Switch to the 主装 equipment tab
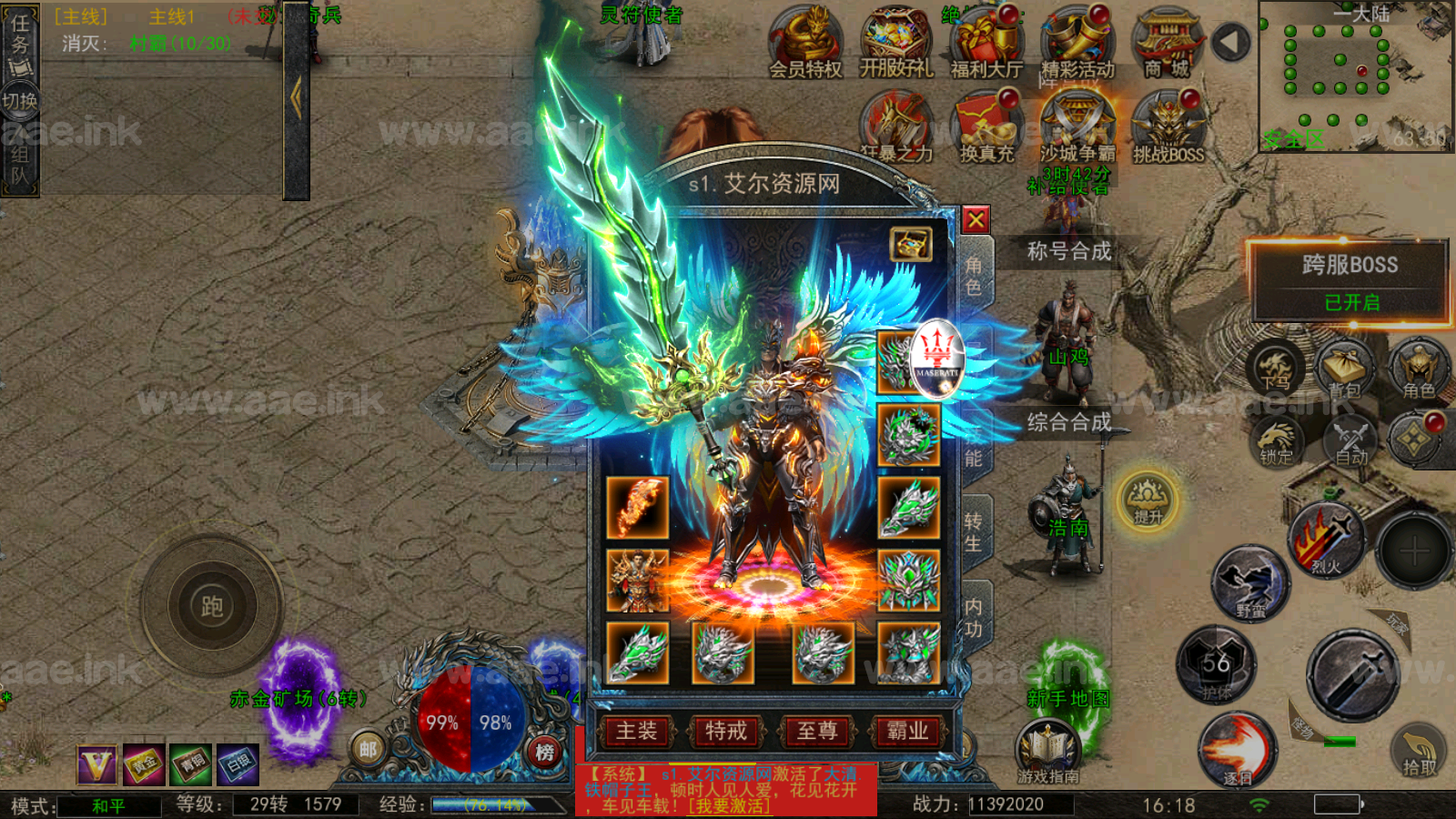Image resolution: width=1456 pixels, height=819 pixels. tap(636, 731)
